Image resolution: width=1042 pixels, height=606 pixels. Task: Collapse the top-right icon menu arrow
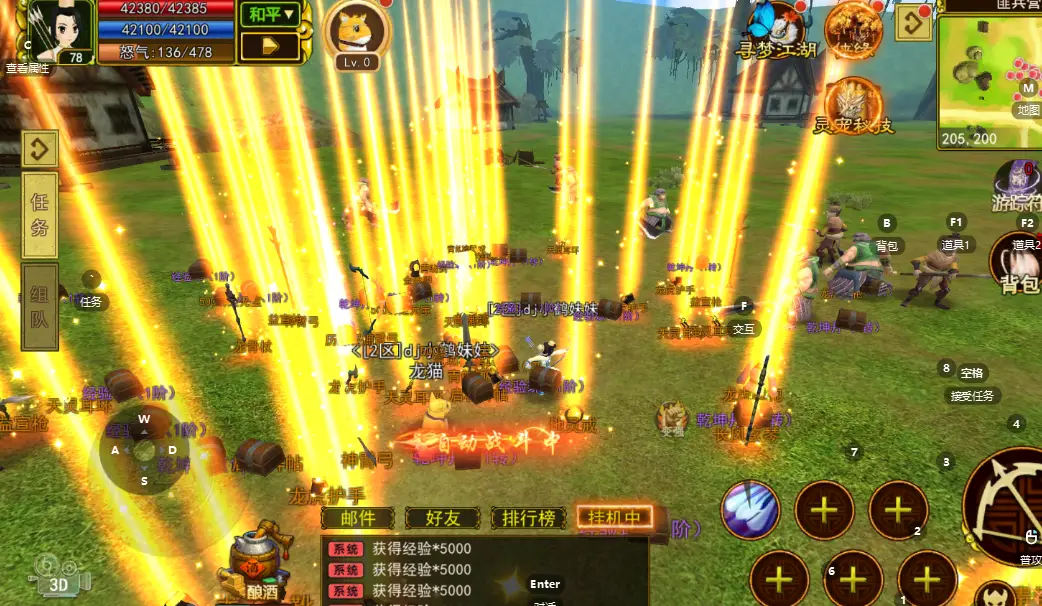click(x=913, y=24)
